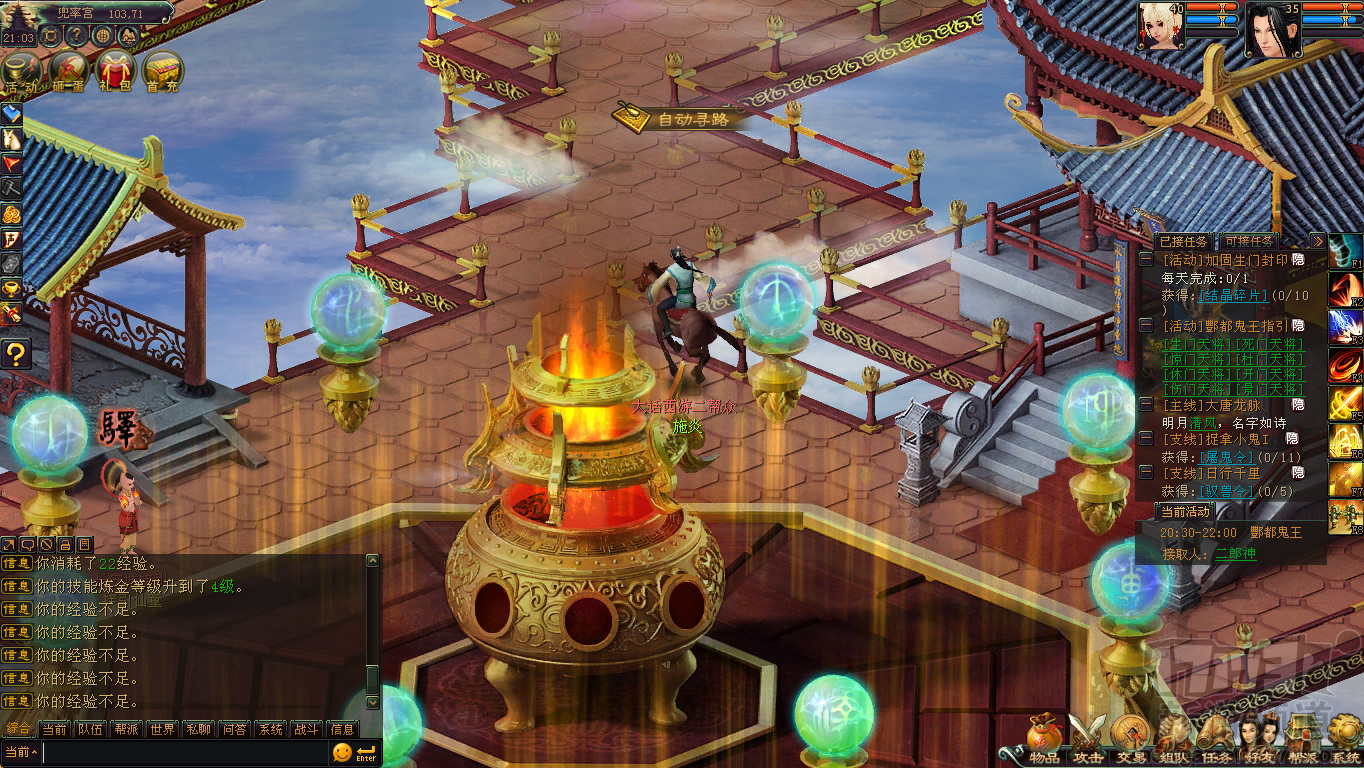1364x768 pixels.
Task: Open the chat emoji smiley picker
Action: click(342, 752)
